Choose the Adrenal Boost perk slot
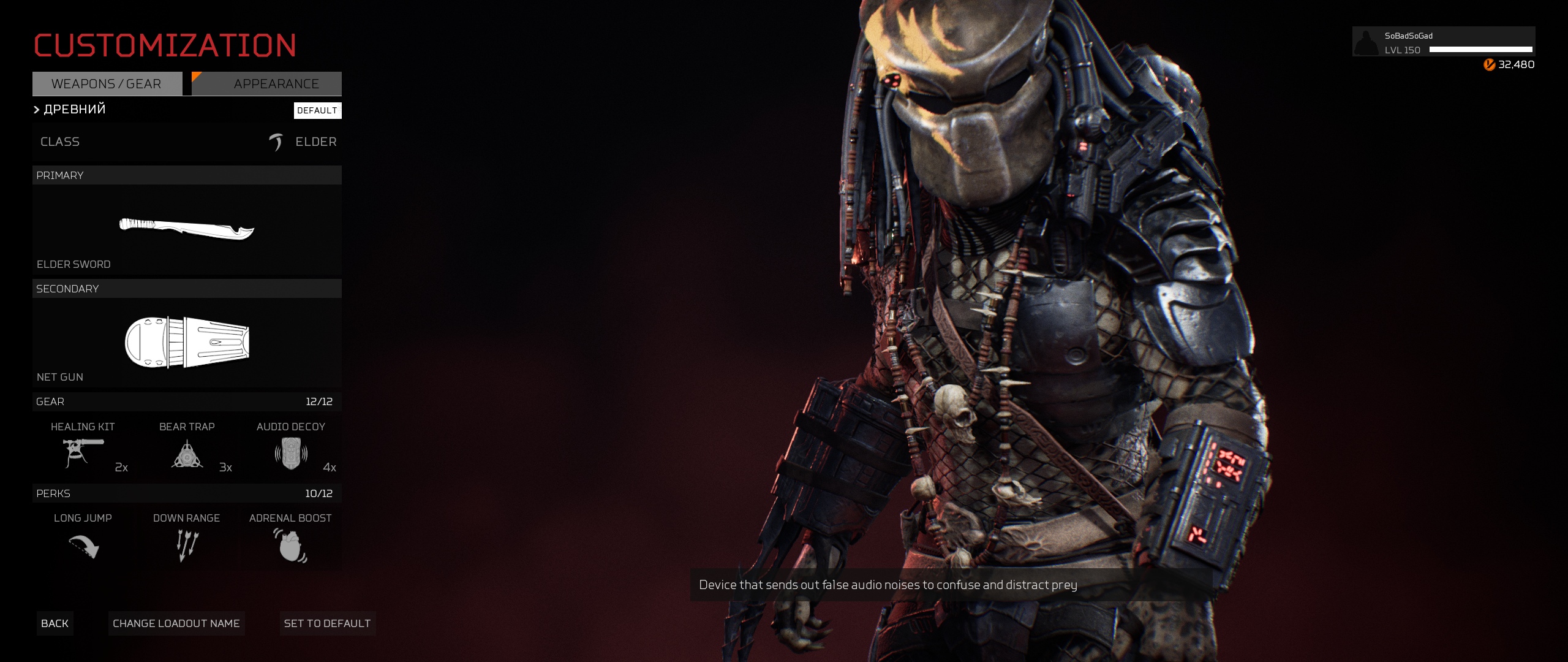 tap(290, 539)
